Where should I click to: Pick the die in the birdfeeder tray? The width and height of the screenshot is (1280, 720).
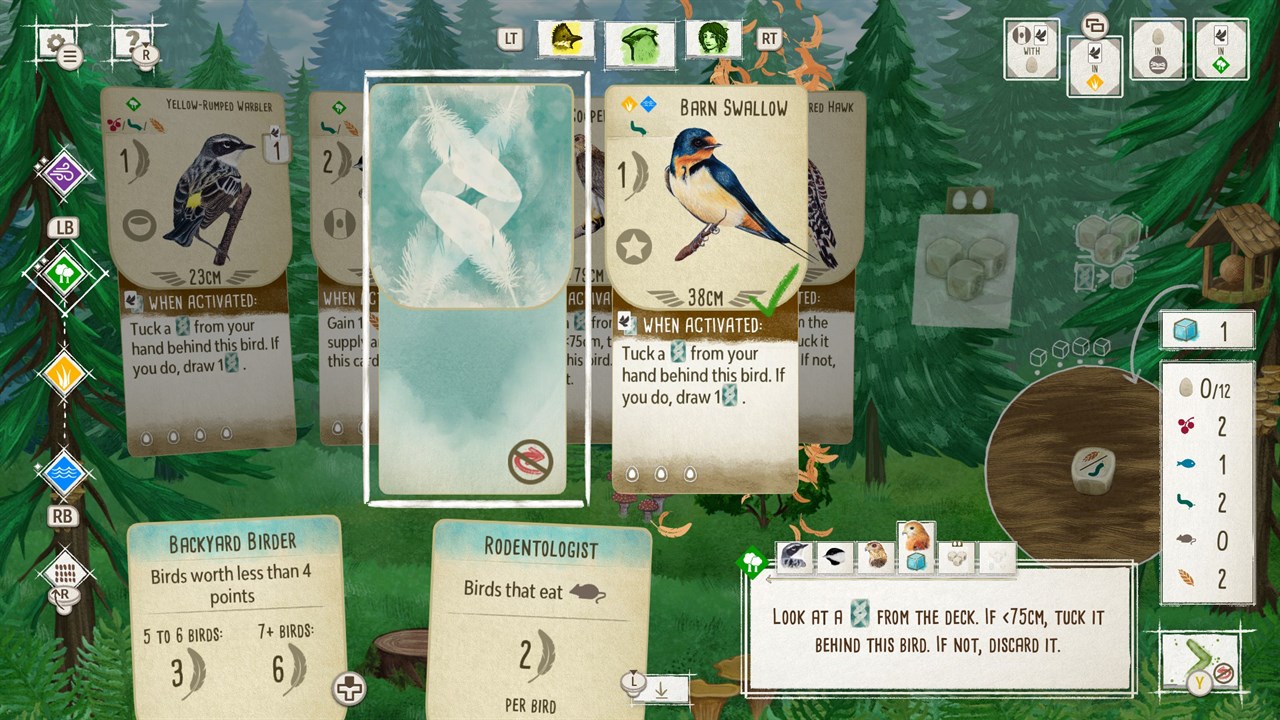1094,468
